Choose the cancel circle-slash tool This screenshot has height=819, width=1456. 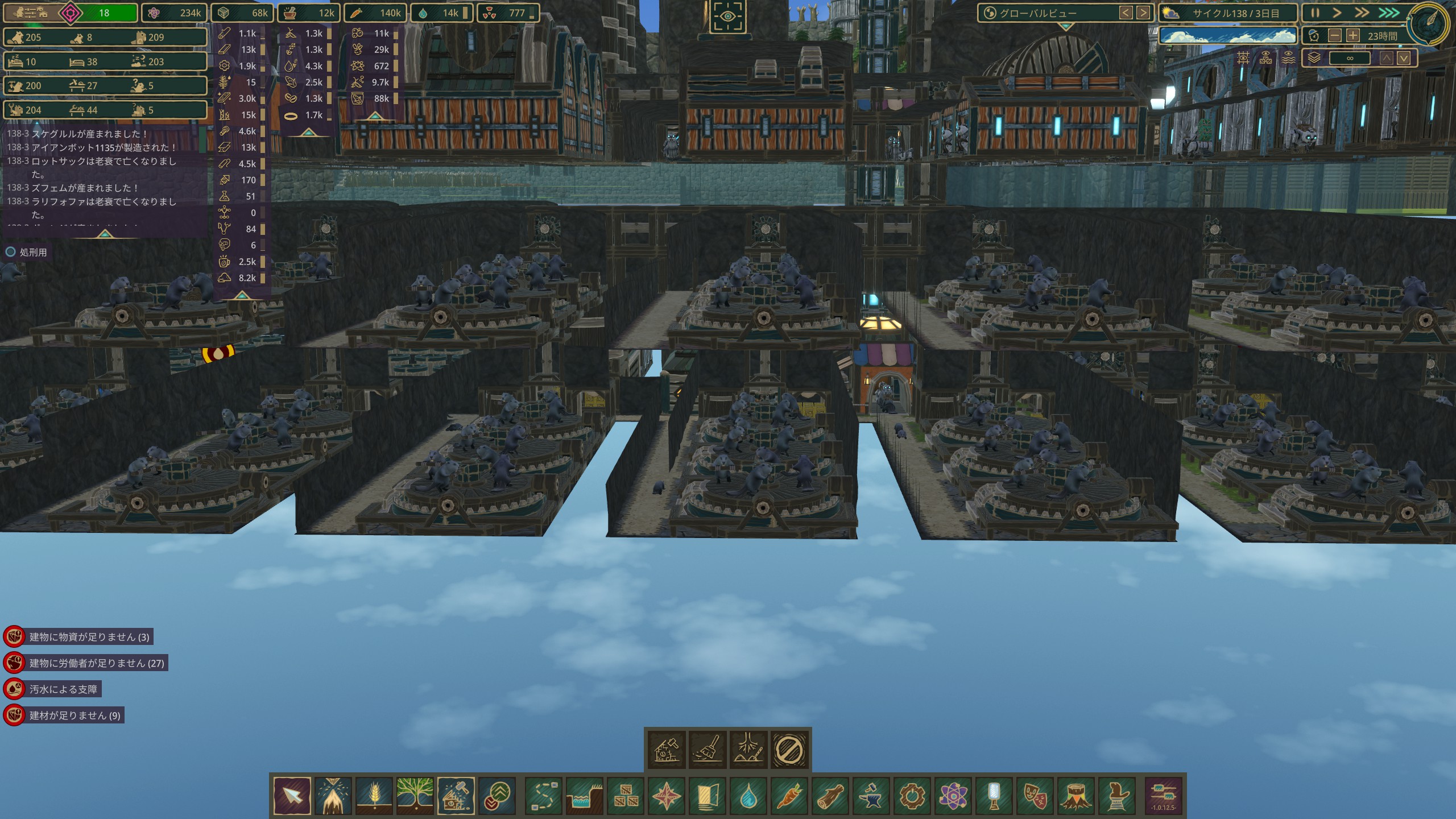[x=789, y=750]
